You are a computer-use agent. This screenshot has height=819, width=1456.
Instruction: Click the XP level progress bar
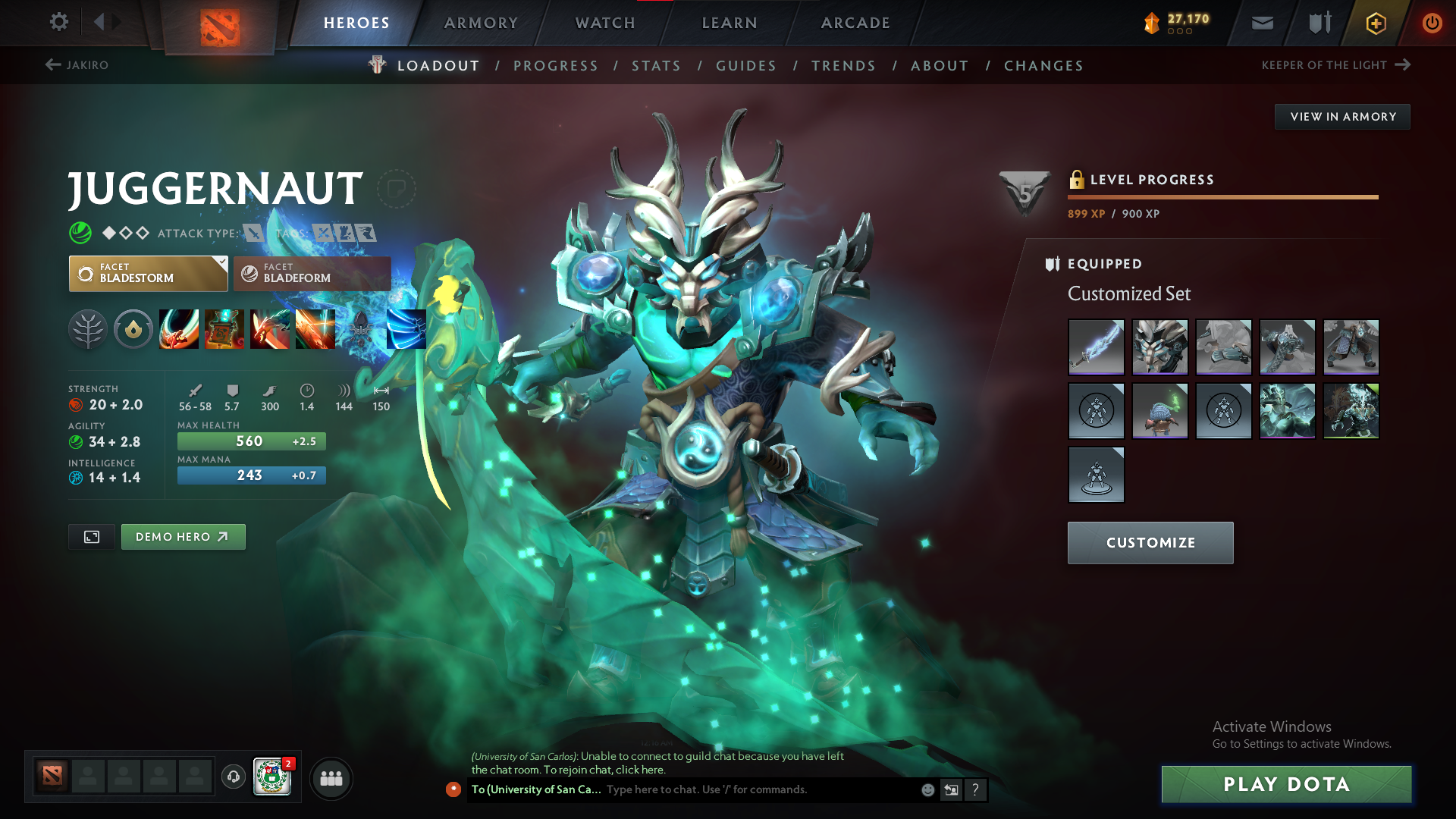click(1222, 196)
